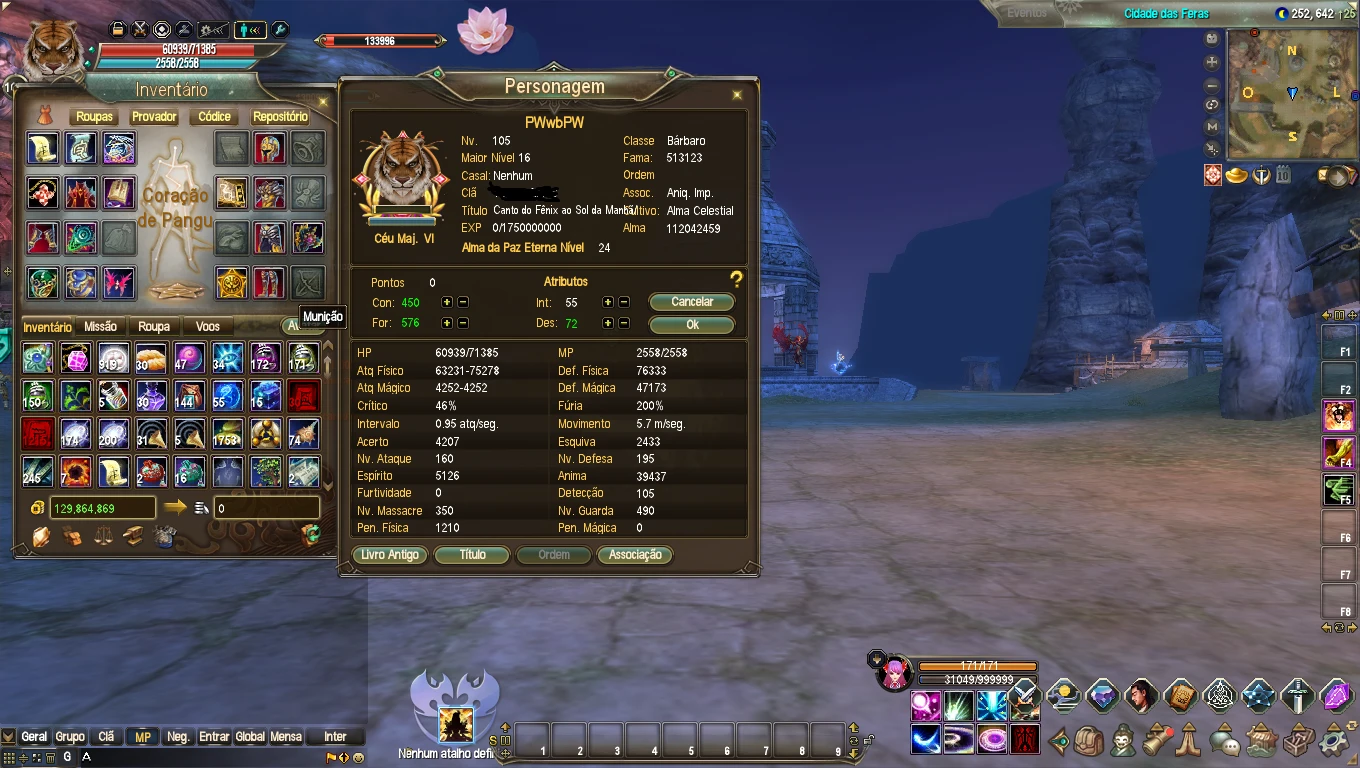Switch chat to the Global channel
This screenshot has width=1360, height=768.
pyautogui.click(x=250, y=737)
